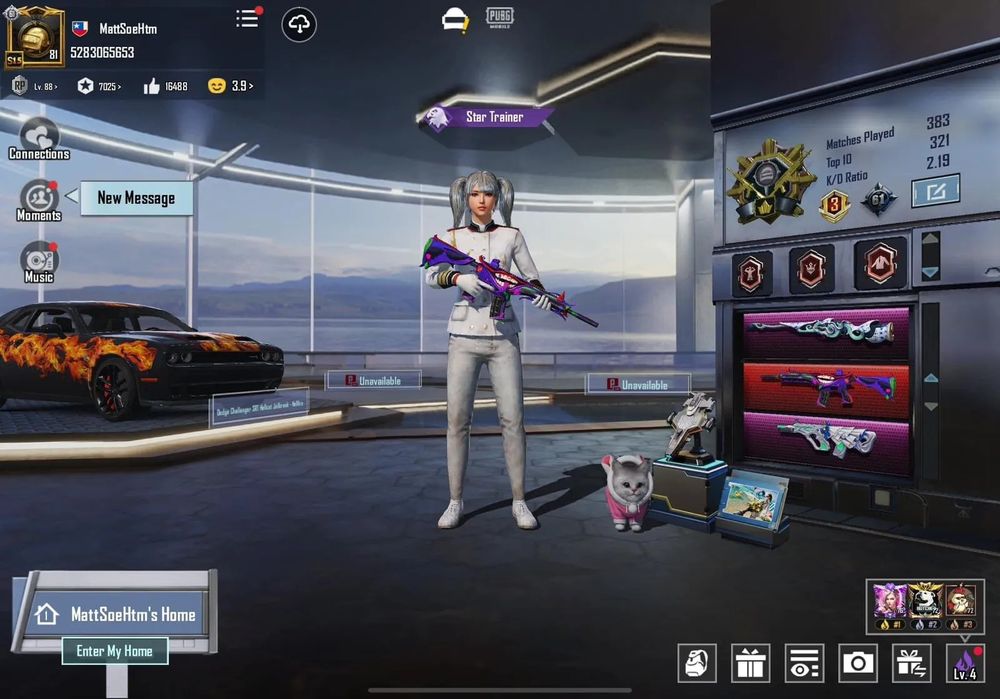Tap the cloud download icon
The image size is (1000, 699).
click(x=299, y=24)
